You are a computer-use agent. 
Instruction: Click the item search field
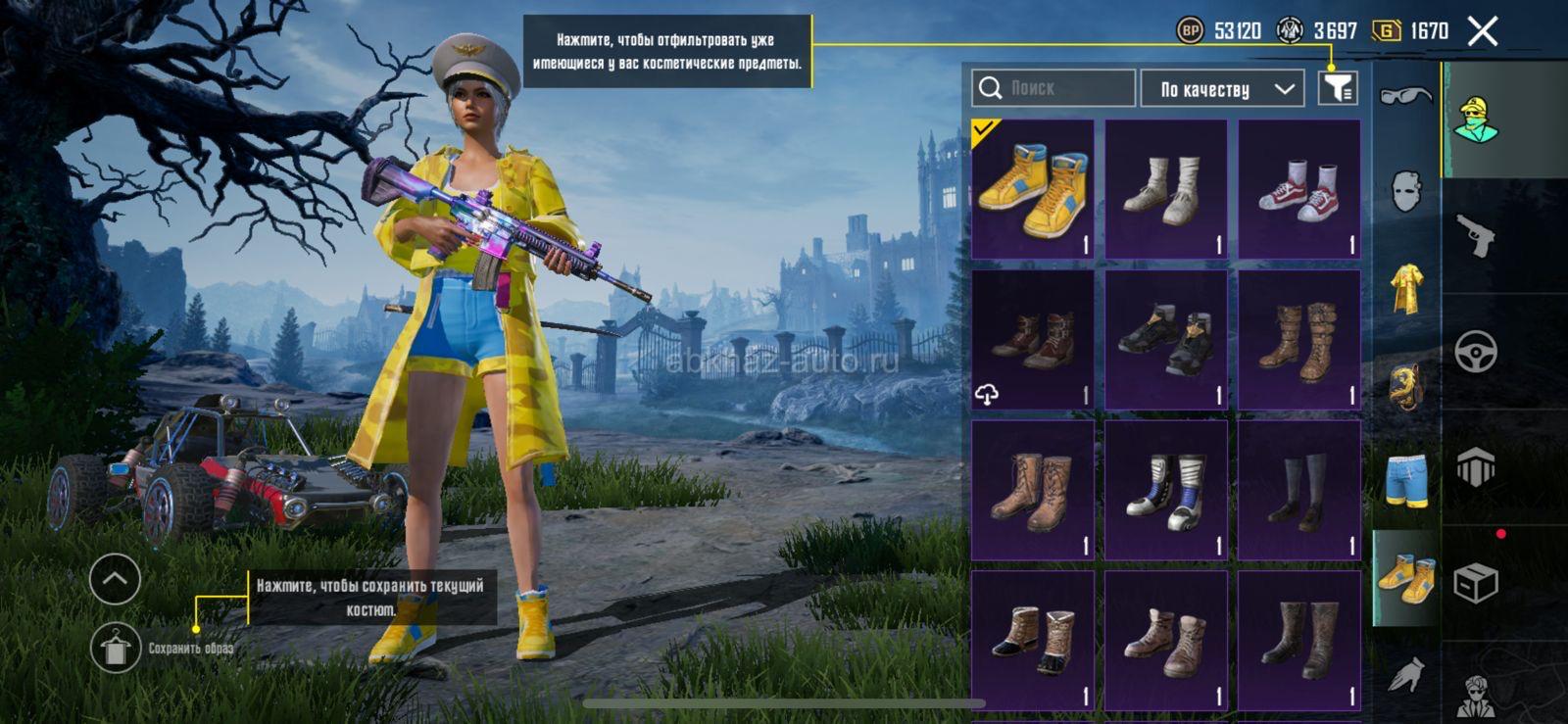(1054, 88)
